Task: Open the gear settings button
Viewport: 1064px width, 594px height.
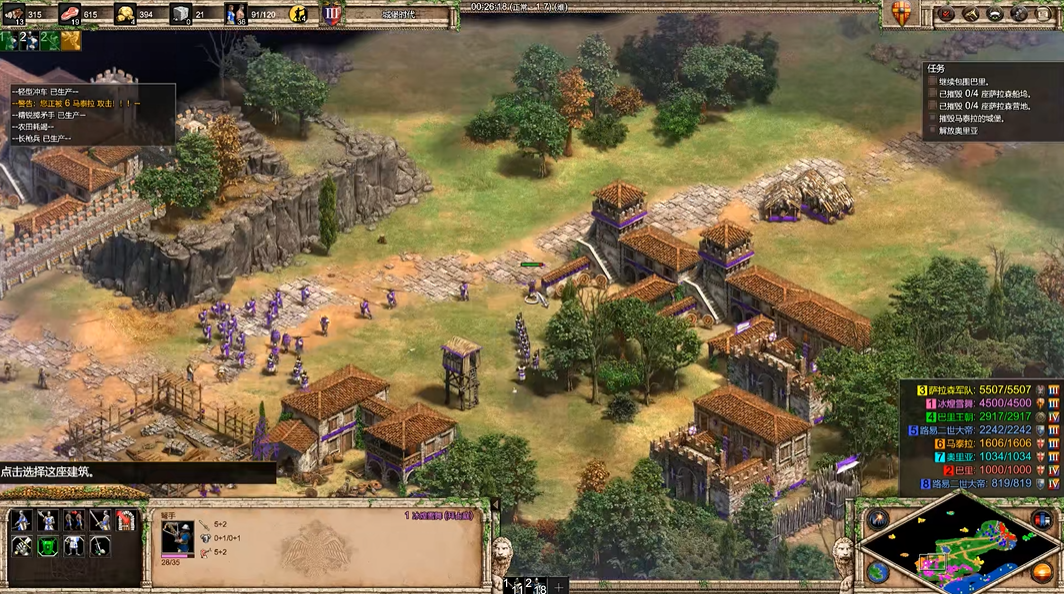Action: pyautogui.click(x=1018, y=14)
